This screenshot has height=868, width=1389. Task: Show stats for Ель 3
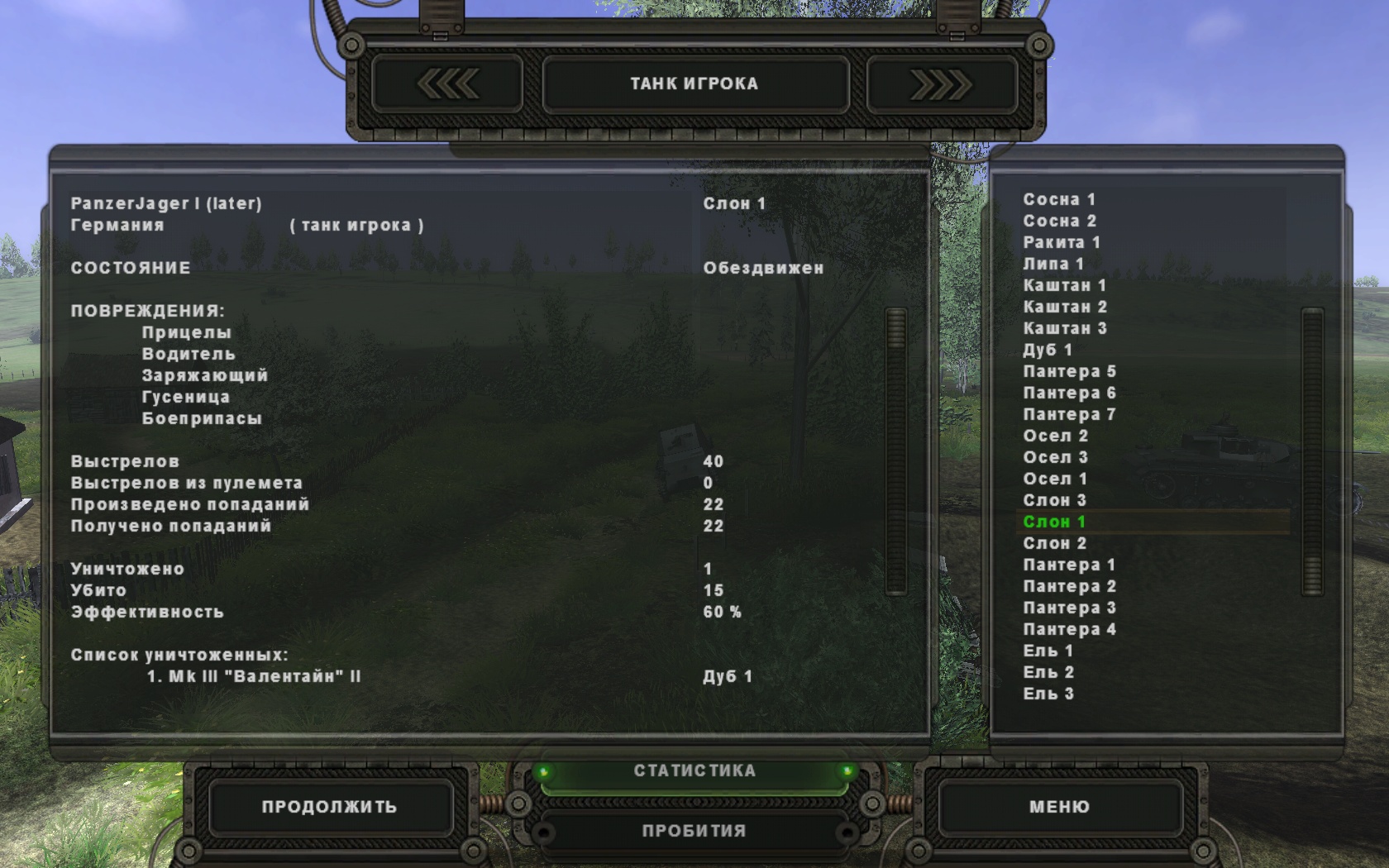tap(1048, 694)
